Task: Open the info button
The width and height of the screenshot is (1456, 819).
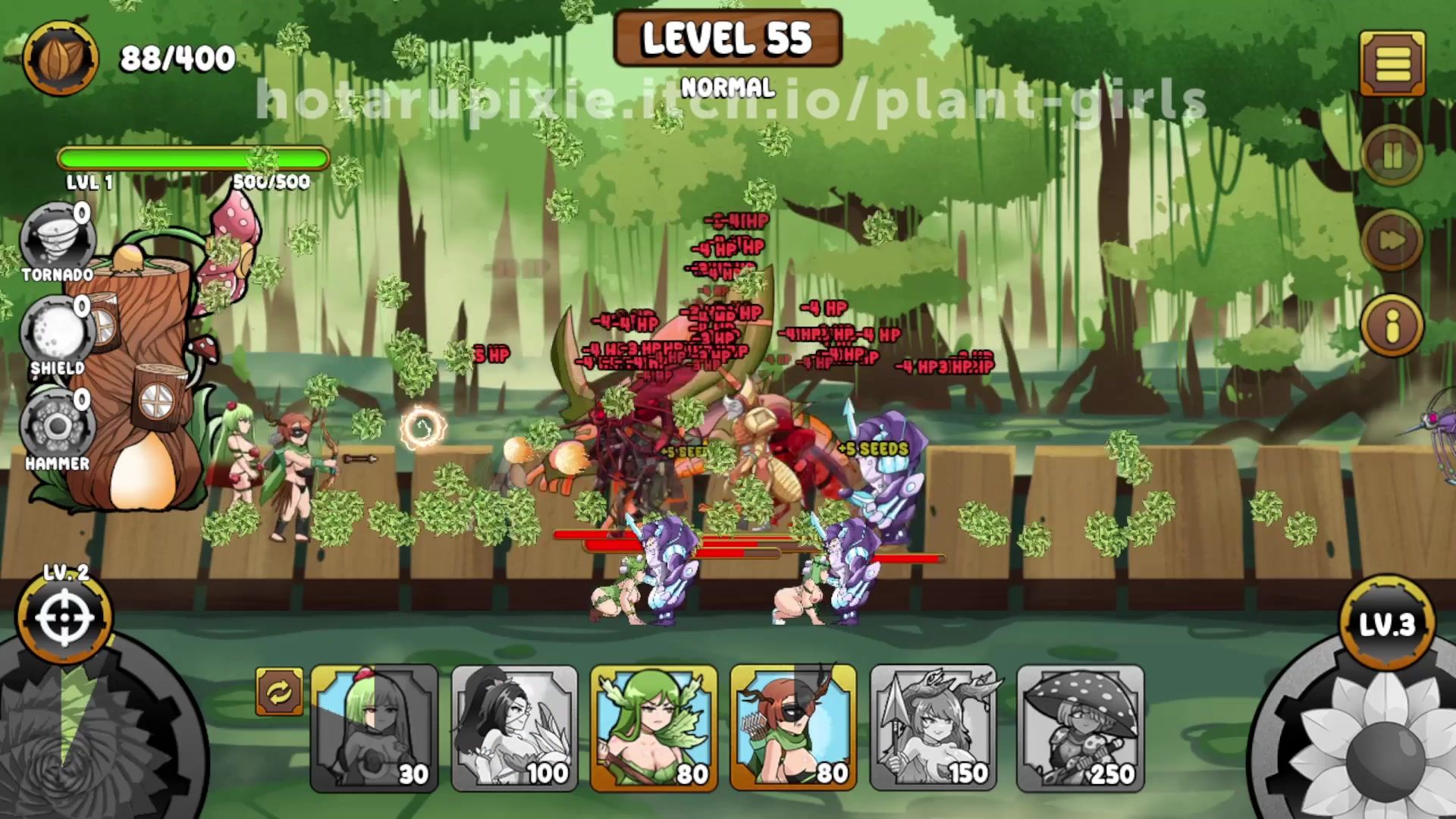Action: (x=1392, y=326)
